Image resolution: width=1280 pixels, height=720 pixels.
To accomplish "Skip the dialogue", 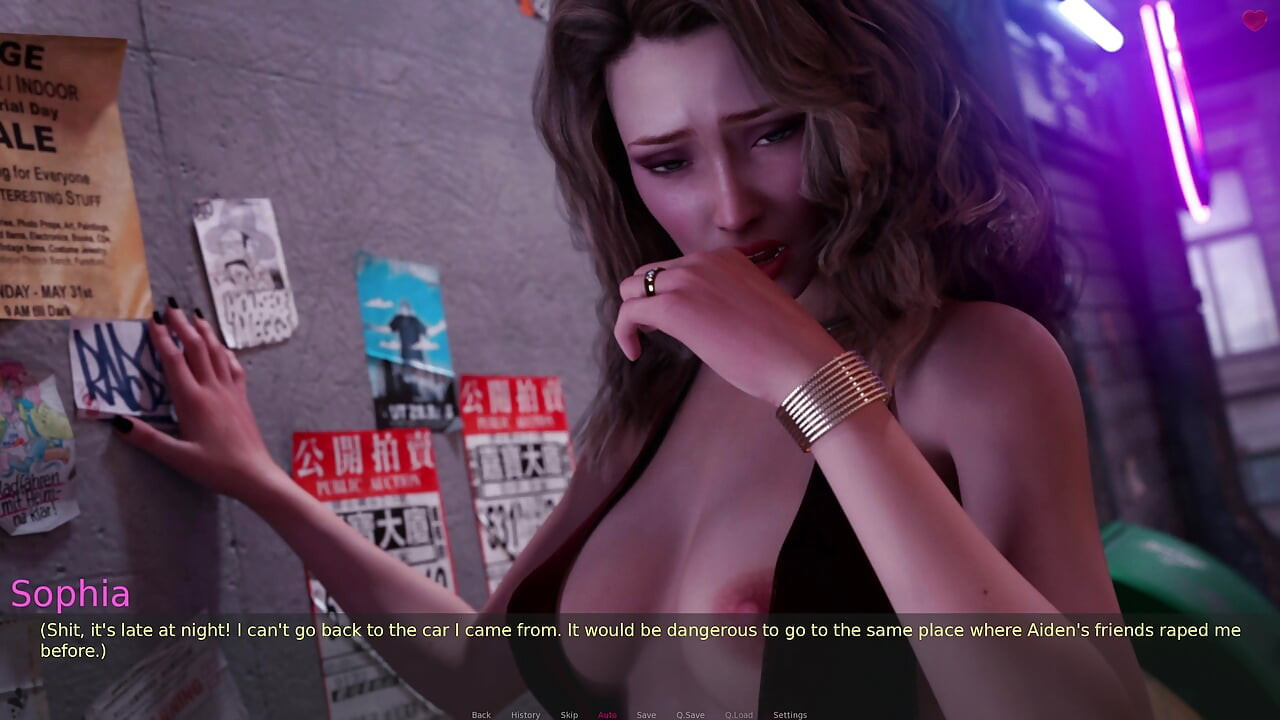I will [x=568, y=714].
